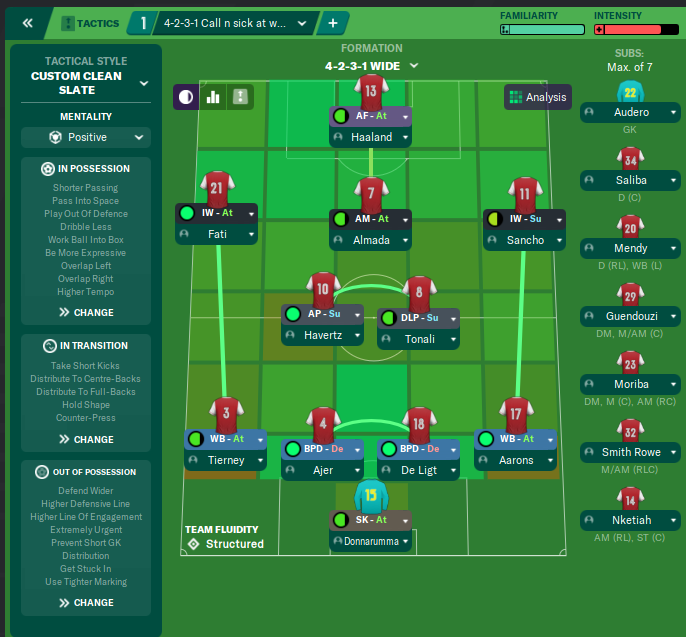Change the In Transition instructions
The width and height of the screenshot is (686, 637).
(x=84, y=439)
